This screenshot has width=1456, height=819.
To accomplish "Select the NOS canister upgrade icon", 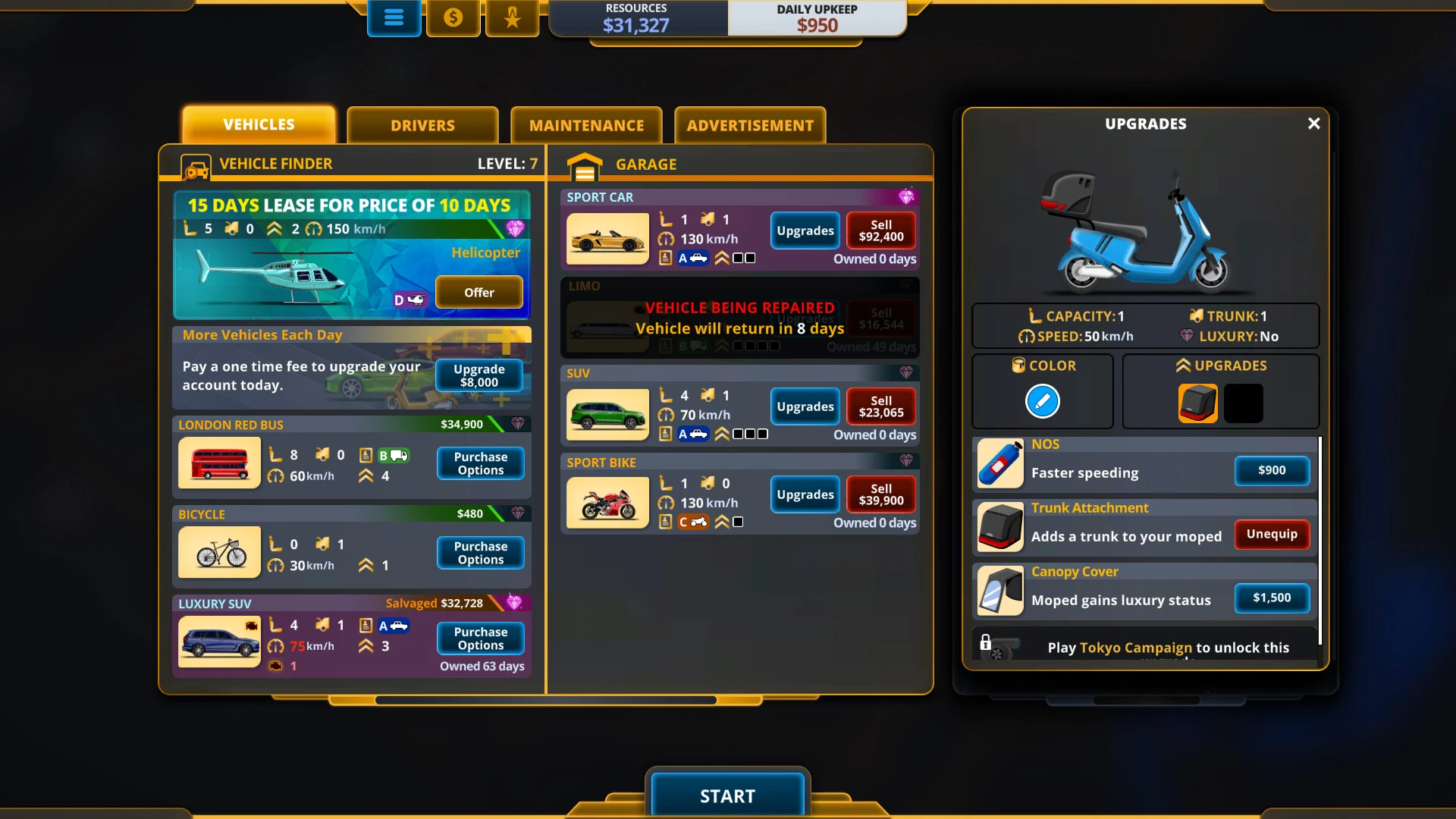I will pyautogui.click(x=999, y=463).
